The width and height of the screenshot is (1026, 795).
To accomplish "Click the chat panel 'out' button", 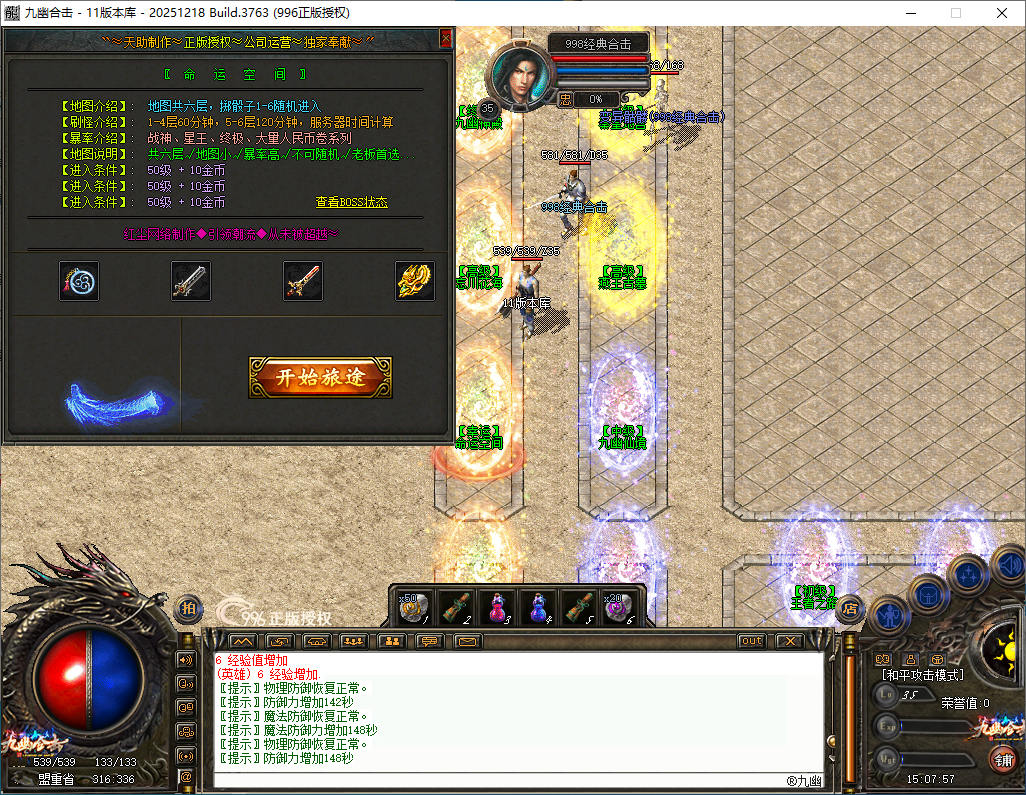I will (x=752, y=641).
